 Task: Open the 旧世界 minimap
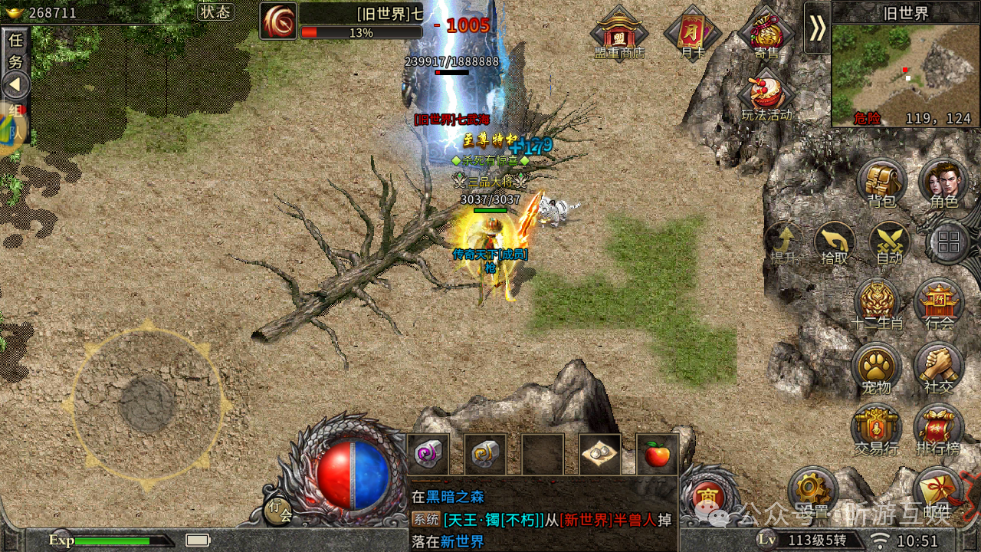tap(905, 68)
